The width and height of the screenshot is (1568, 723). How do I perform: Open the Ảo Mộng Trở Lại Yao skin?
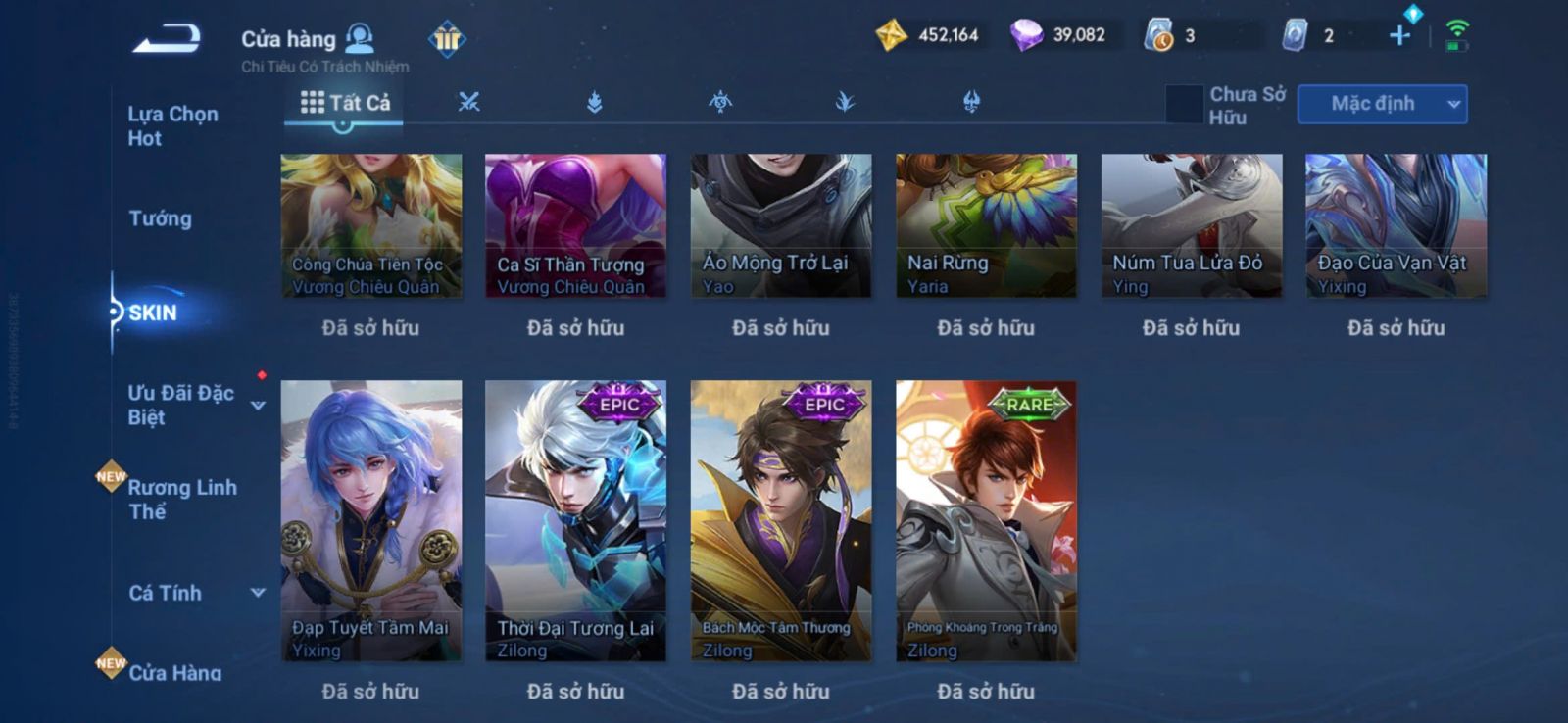pos(781,225)
